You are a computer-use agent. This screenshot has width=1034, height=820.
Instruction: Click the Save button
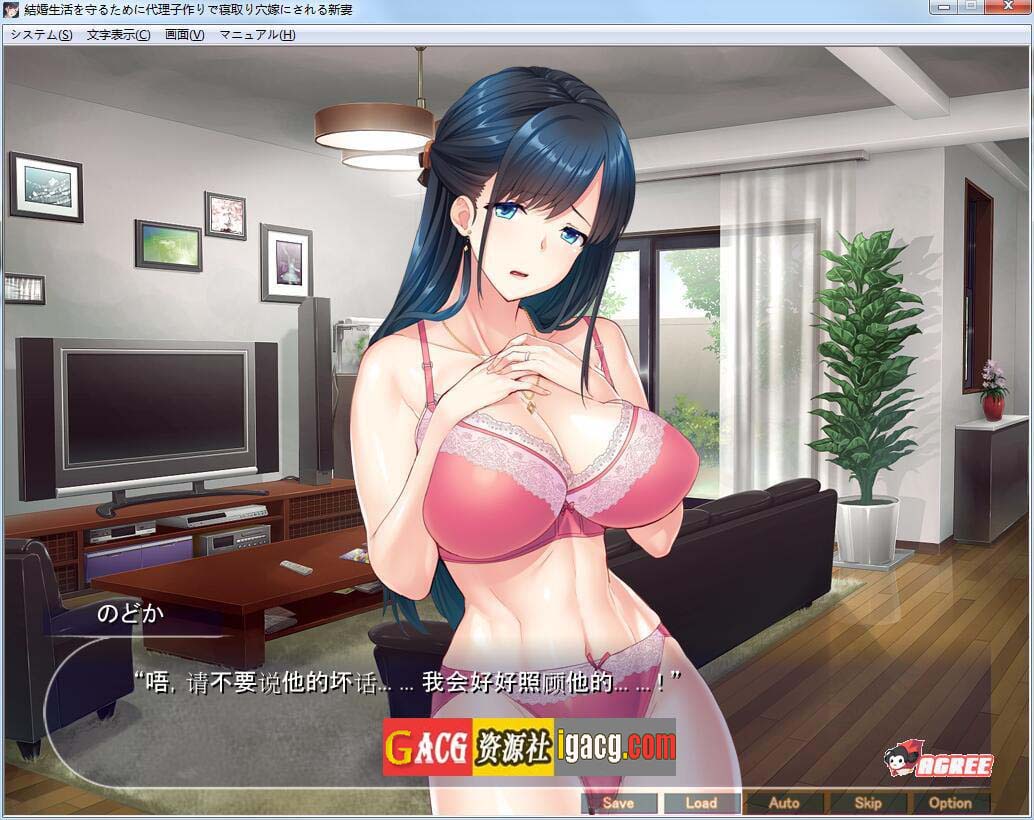[618, 802]
